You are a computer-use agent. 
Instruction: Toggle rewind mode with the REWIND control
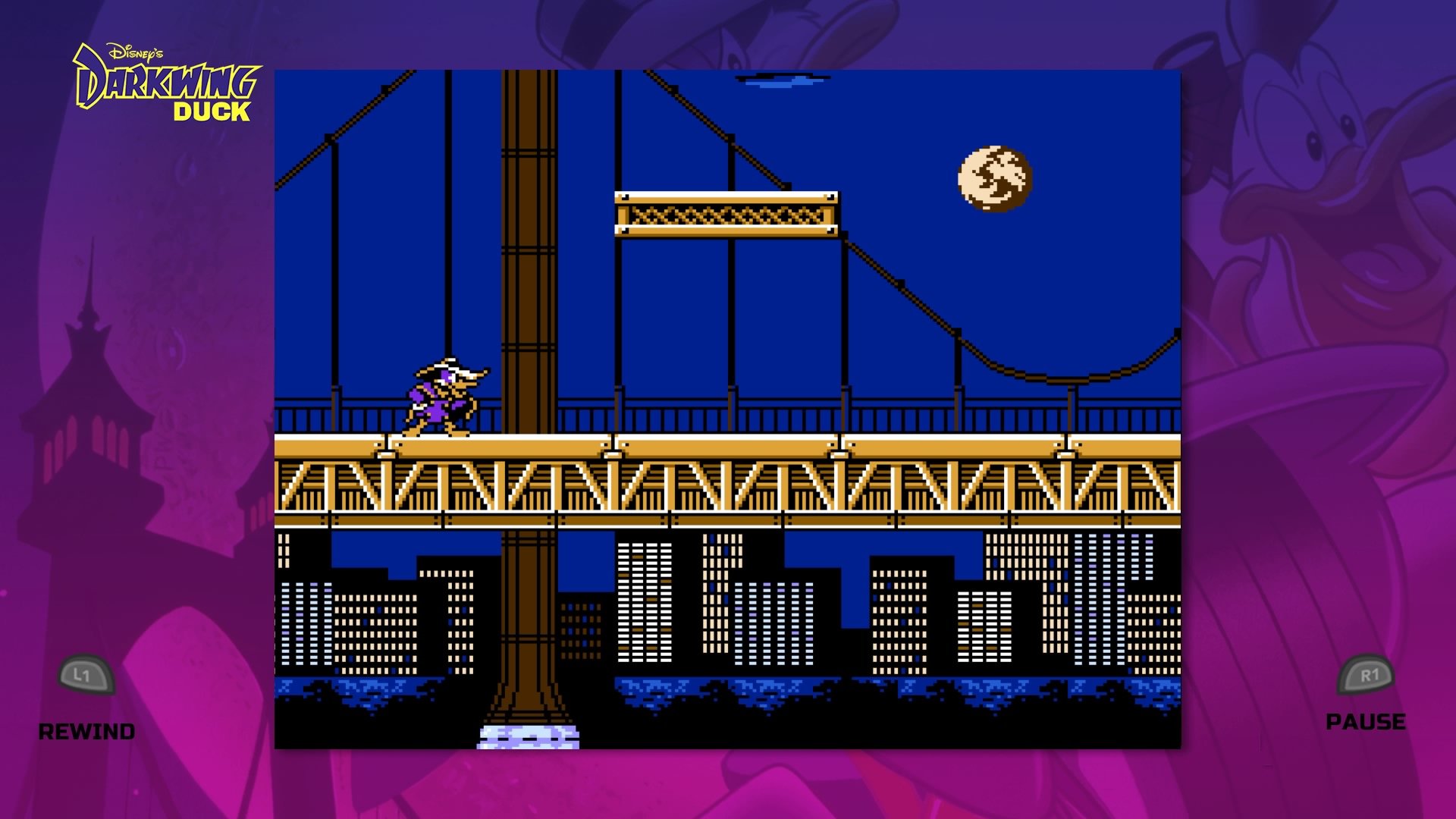pos(86,732)
